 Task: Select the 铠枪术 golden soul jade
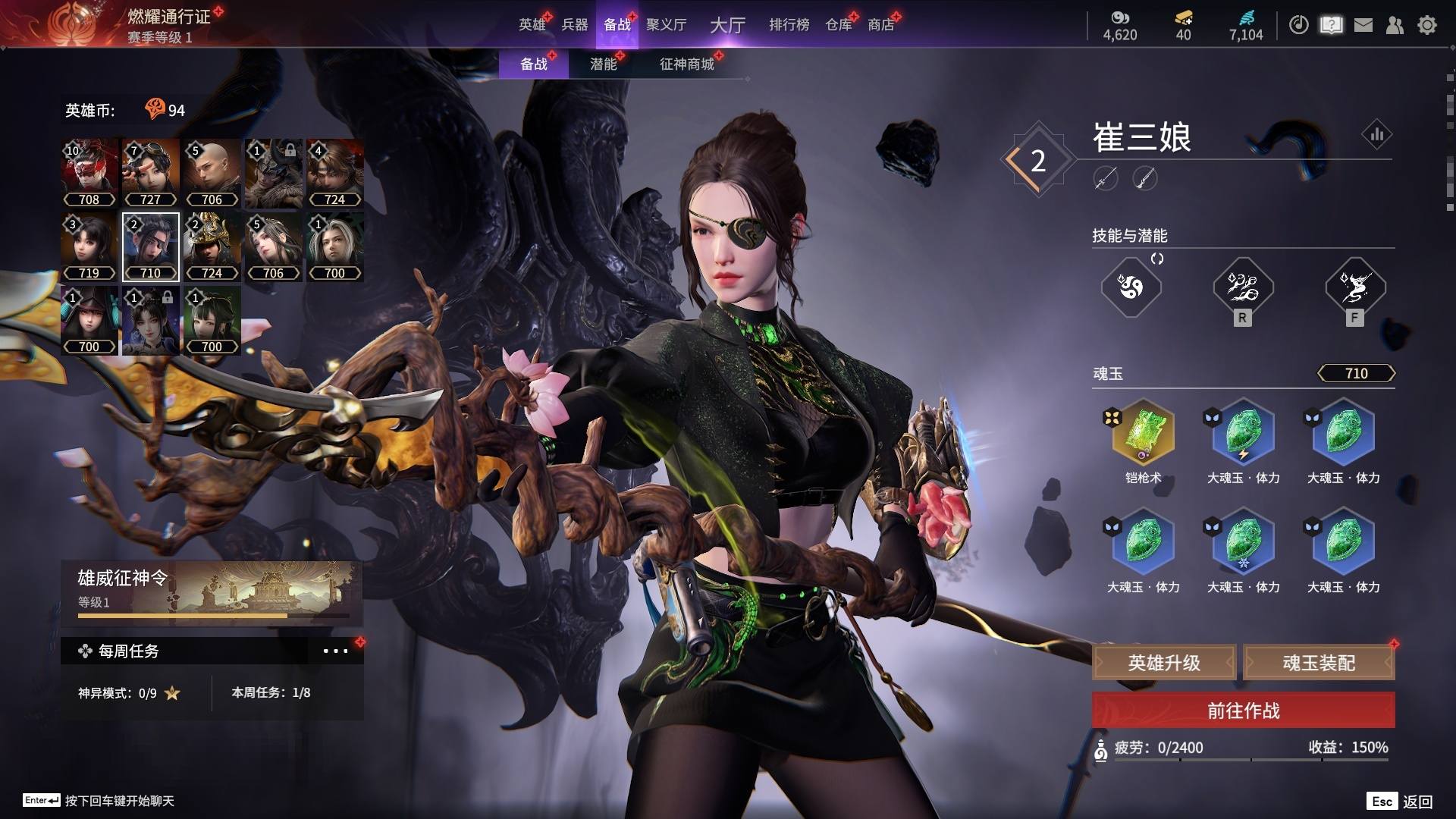point(1143,433)
